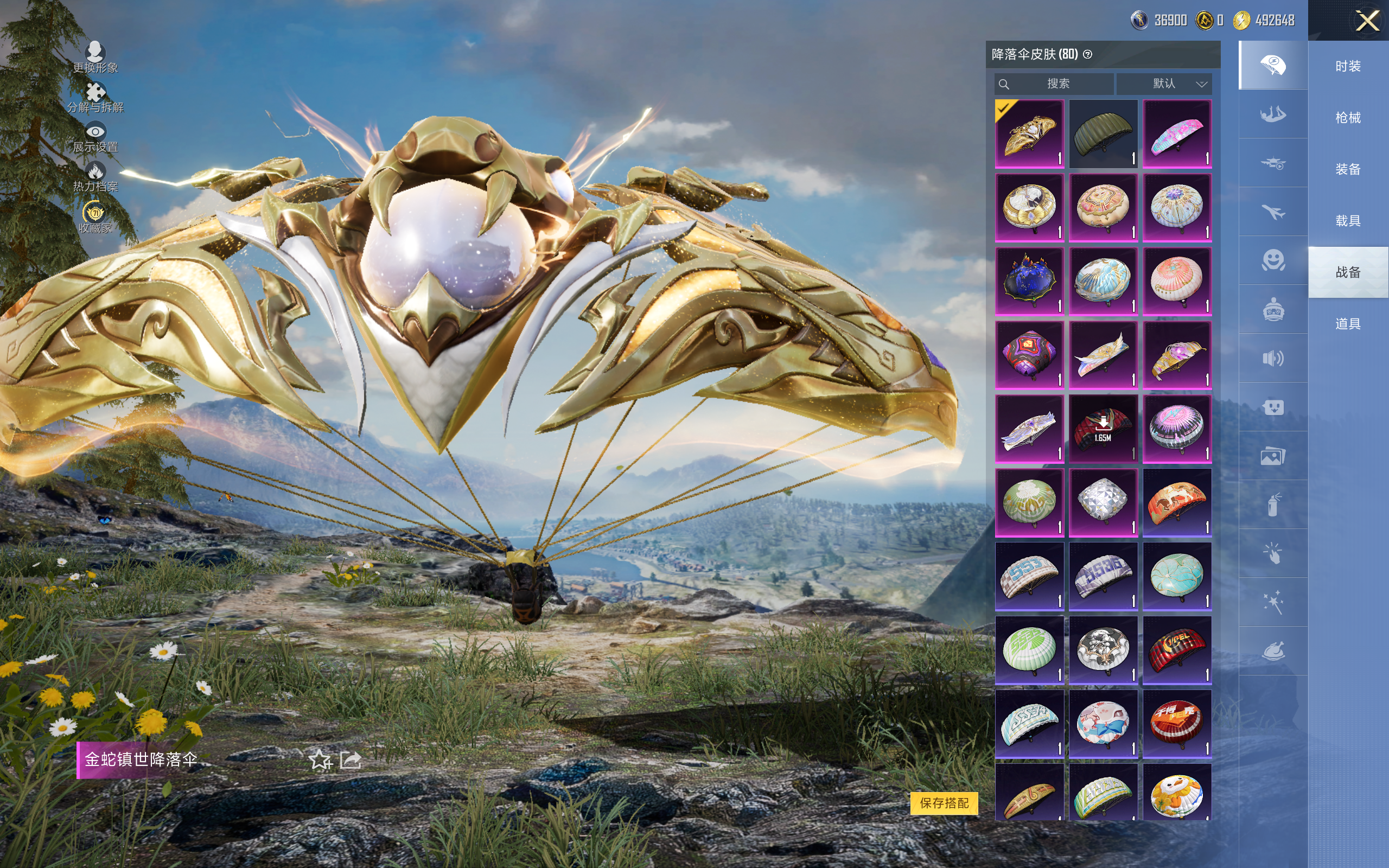Share the parachute skin
Viewport: 1389px width, 868px height.
point(351,760)
